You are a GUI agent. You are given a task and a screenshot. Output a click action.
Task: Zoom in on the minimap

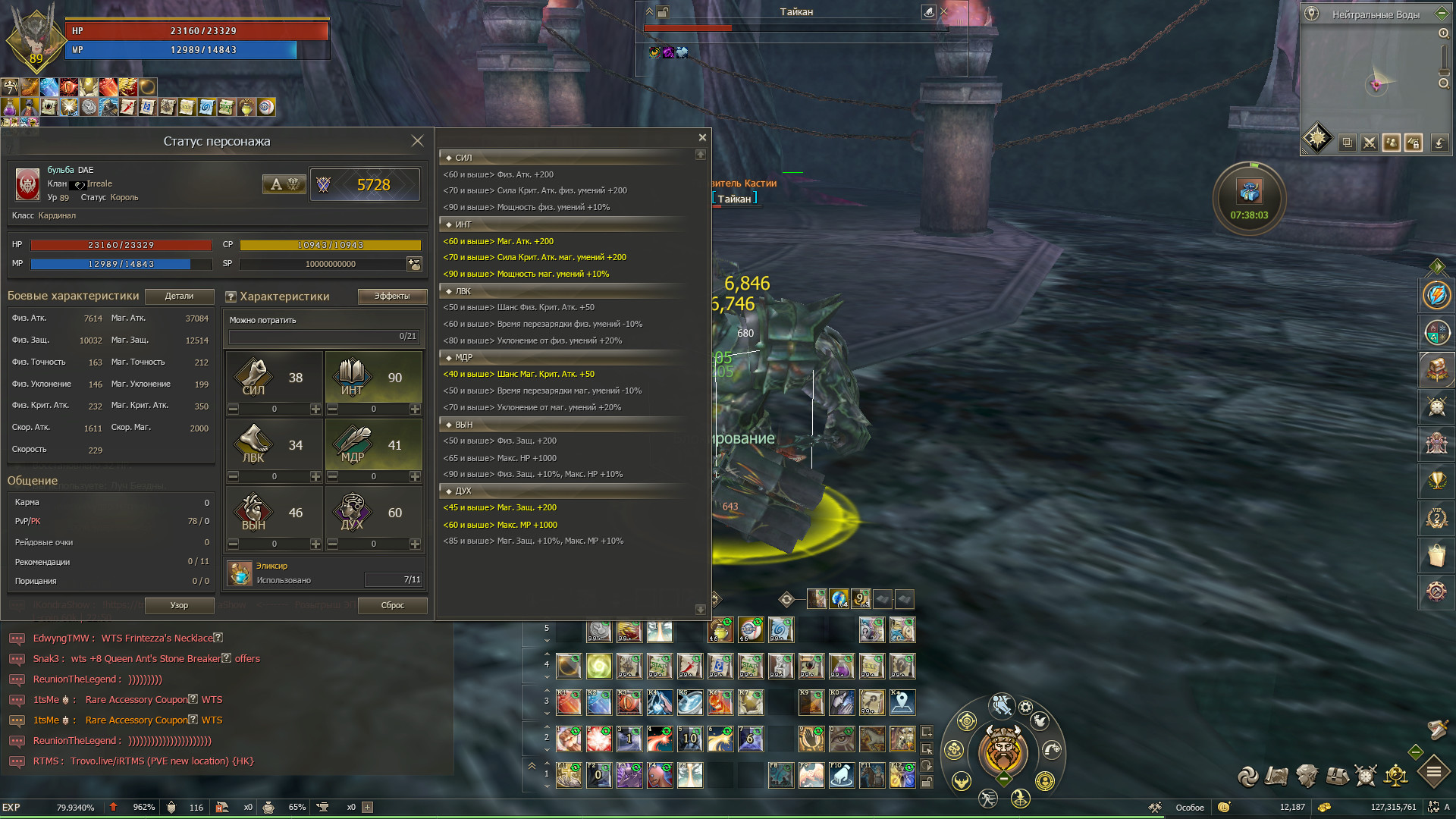[x=1444, y=33]
